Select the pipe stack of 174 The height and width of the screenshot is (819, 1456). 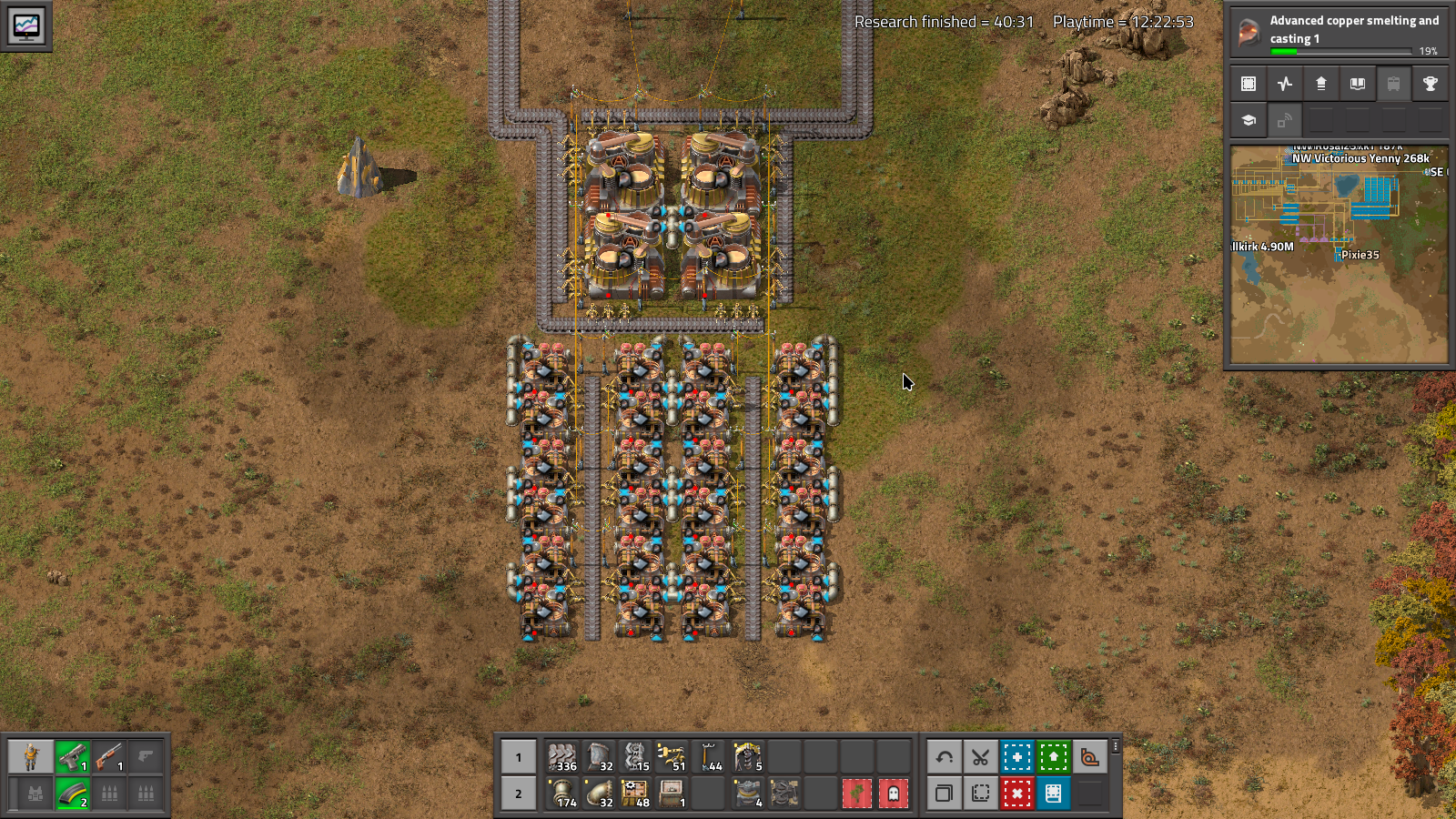point(563,793)
